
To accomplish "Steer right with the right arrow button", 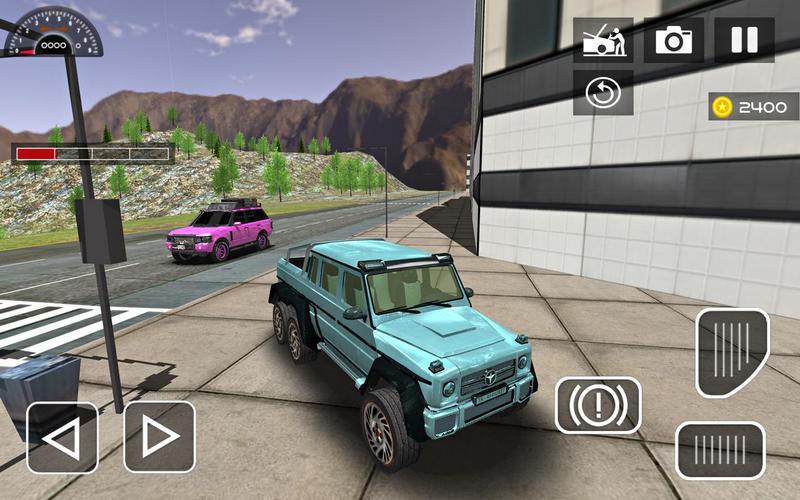I will [x=159, y=437].
